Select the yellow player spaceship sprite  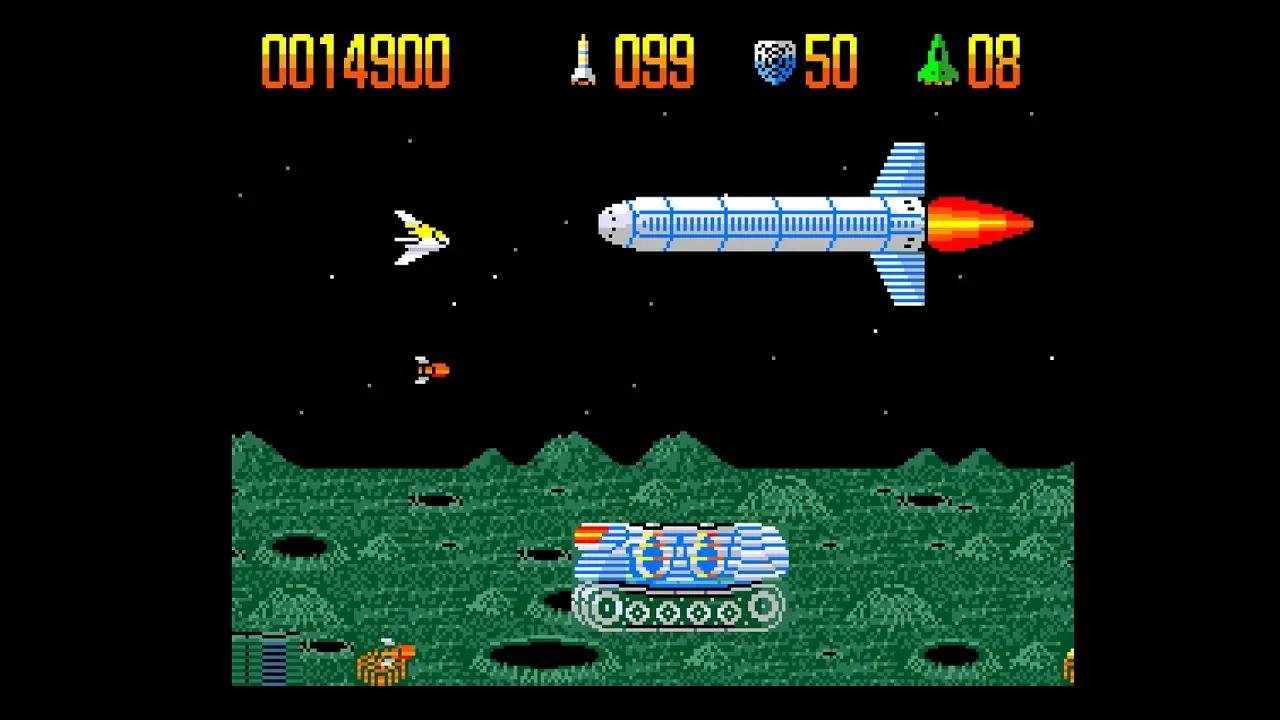tap(420, 238)
